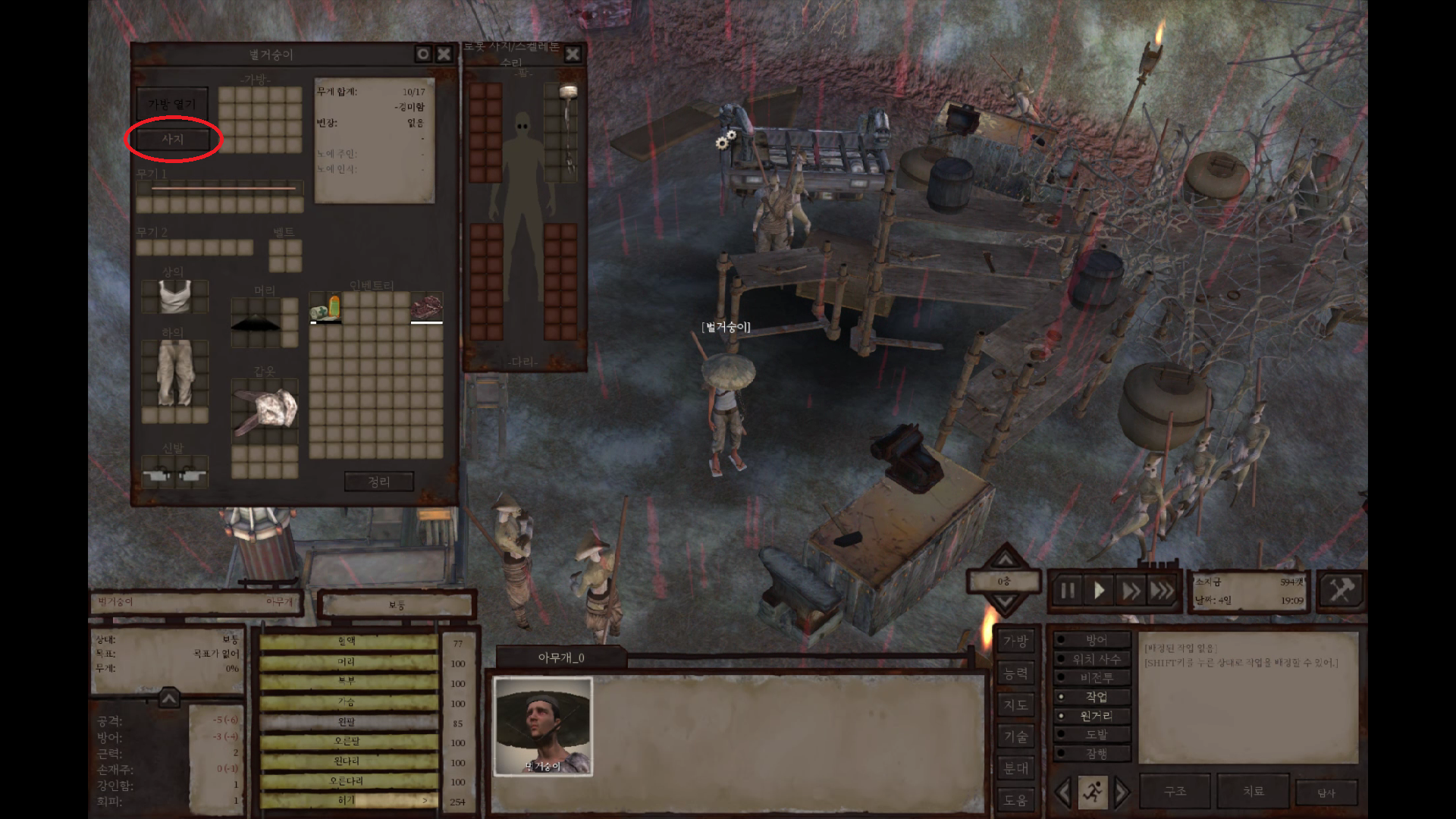
Task: Click the 사지 (limbs) button
Action: pos(172,140)
